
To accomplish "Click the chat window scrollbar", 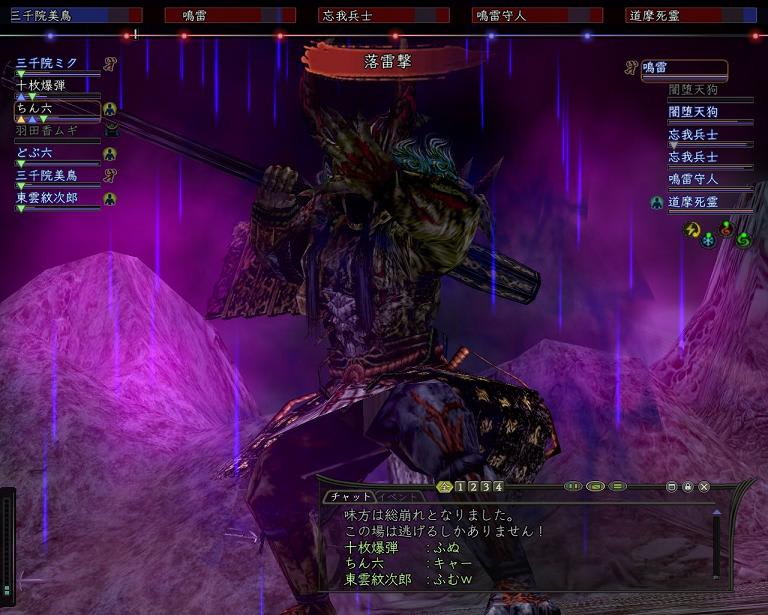I will click(x=716, y=545).
